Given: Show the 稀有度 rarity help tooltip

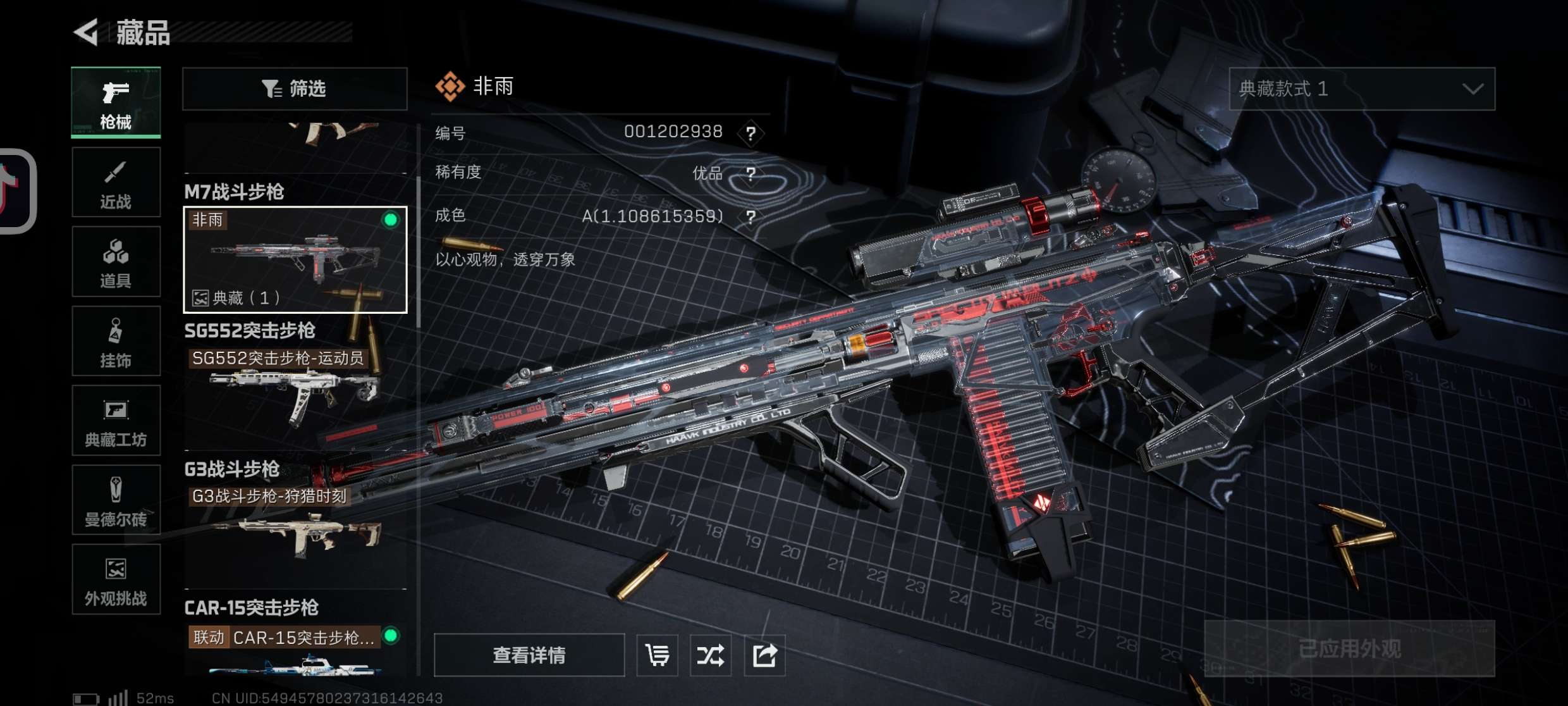Looking at the screenshot, I should pyautogui.click(x=750, y=174).
